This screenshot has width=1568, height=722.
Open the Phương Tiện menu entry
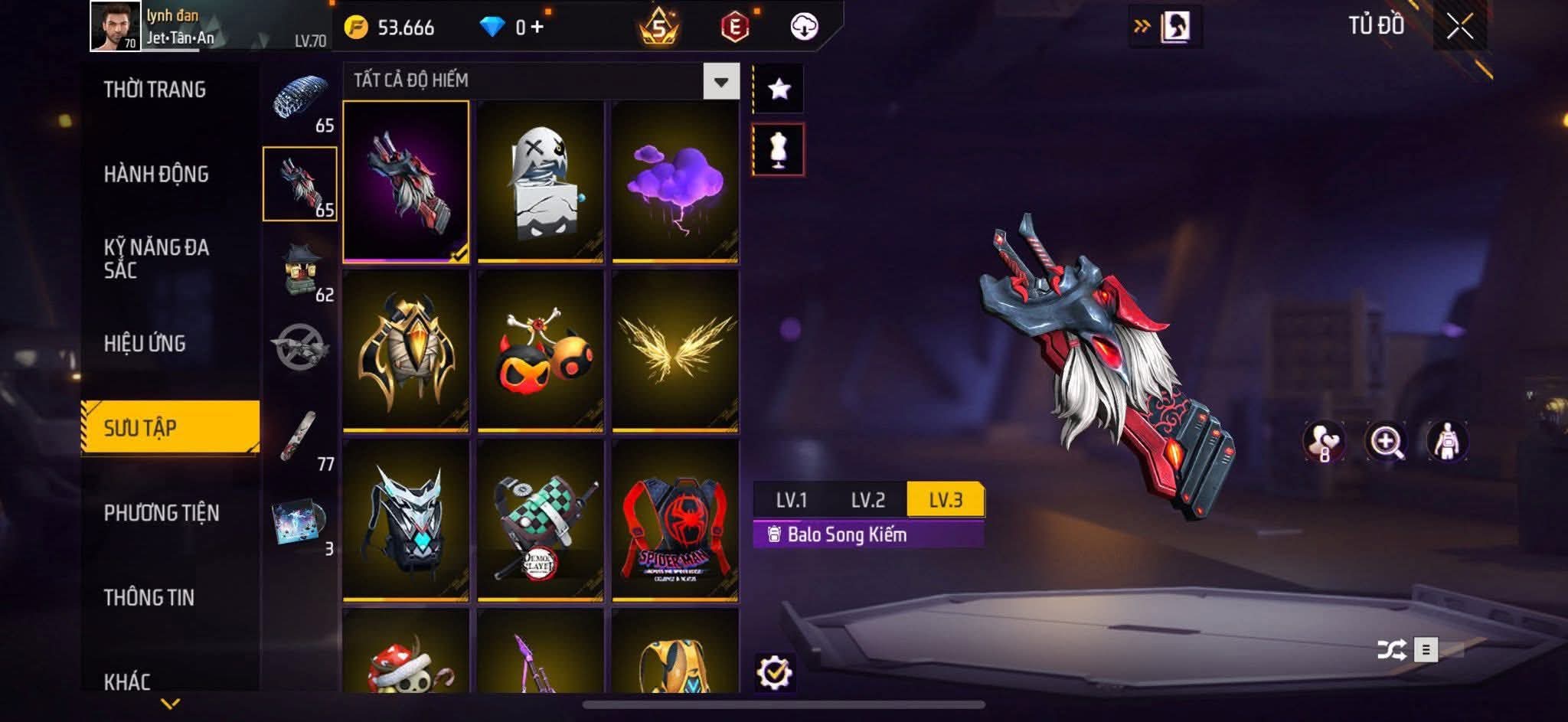162,513
